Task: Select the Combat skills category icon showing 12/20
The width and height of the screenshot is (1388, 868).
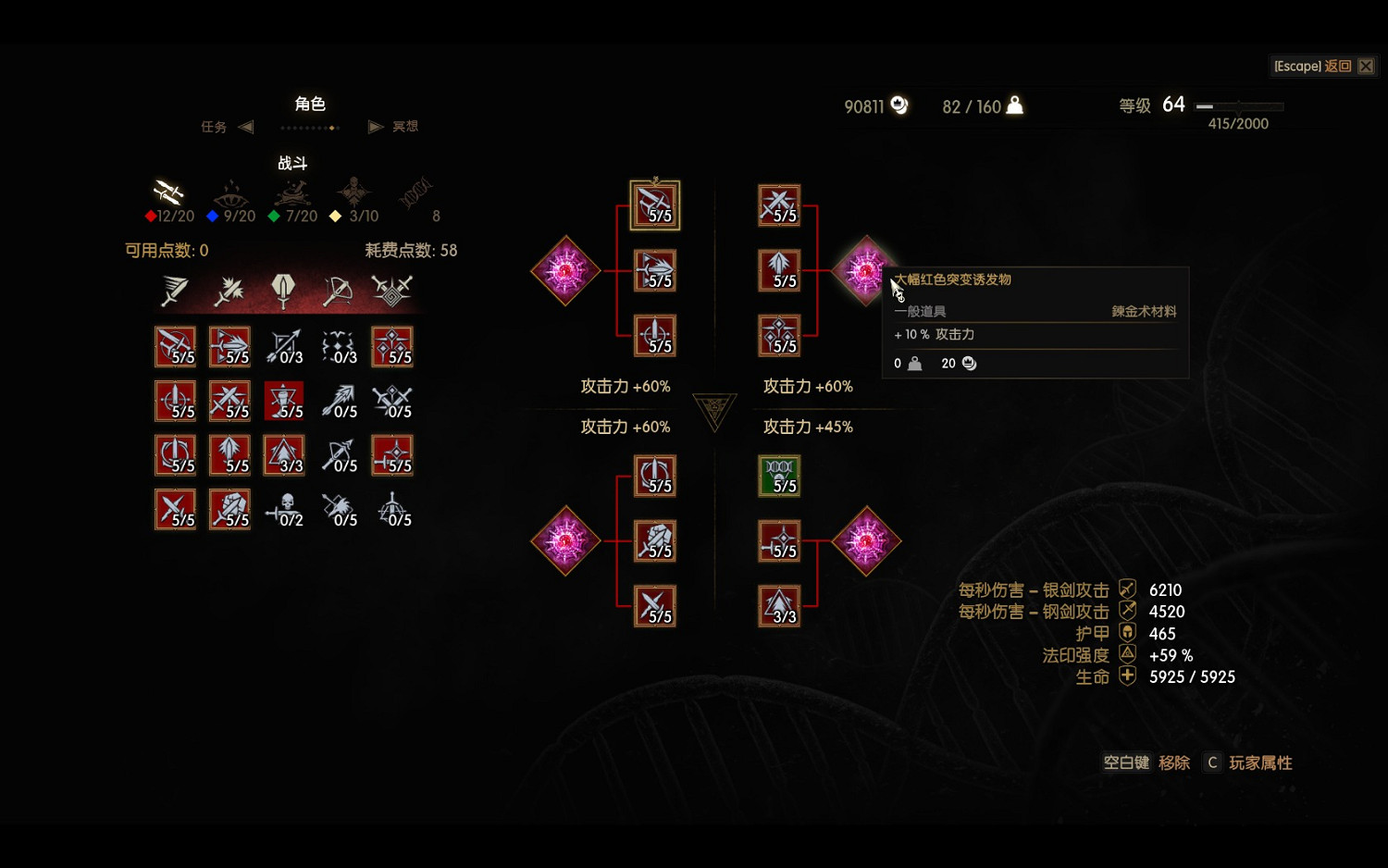Action: 169,196
